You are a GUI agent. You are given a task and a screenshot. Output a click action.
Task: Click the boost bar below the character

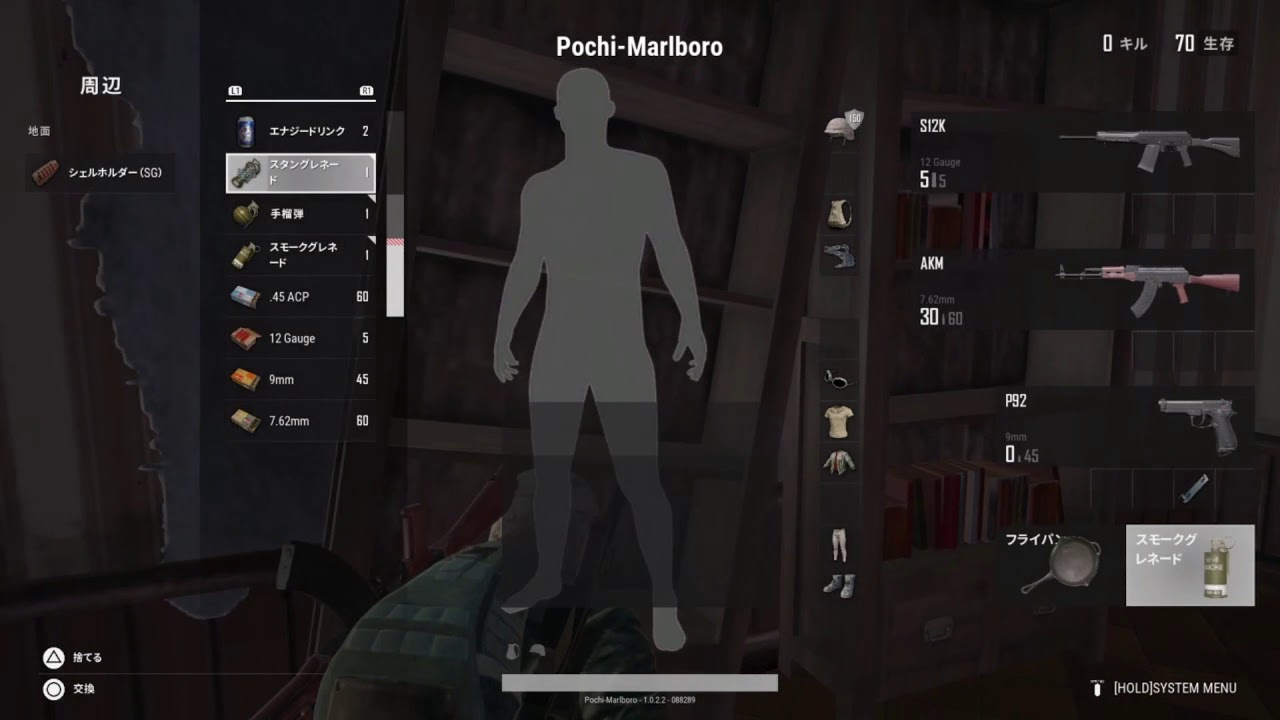(x=638, y=684)
